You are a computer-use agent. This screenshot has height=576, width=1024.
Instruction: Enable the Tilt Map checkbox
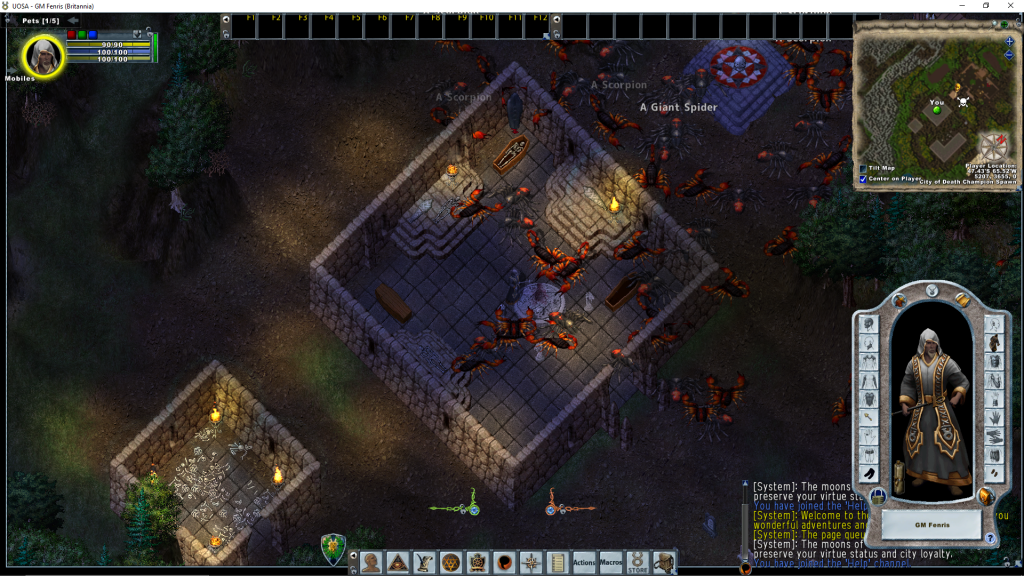[864, 168]
